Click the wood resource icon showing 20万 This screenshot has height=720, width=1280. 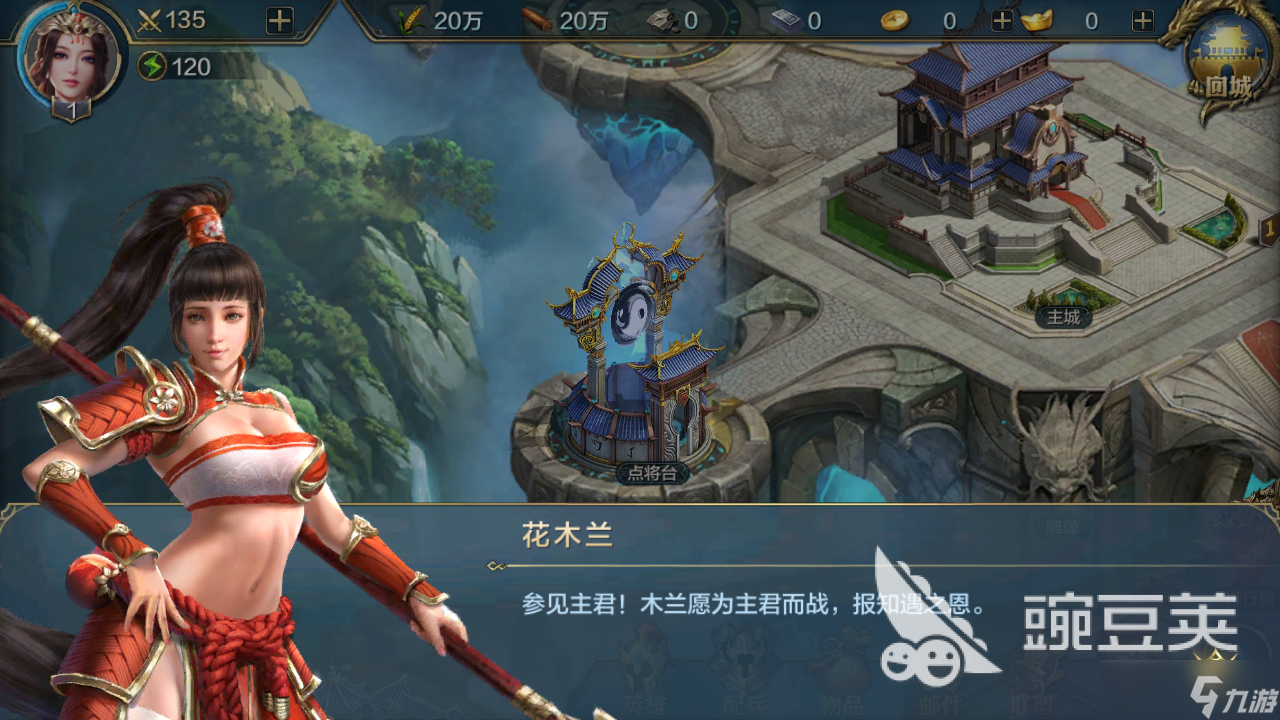[x=536, y=22]
